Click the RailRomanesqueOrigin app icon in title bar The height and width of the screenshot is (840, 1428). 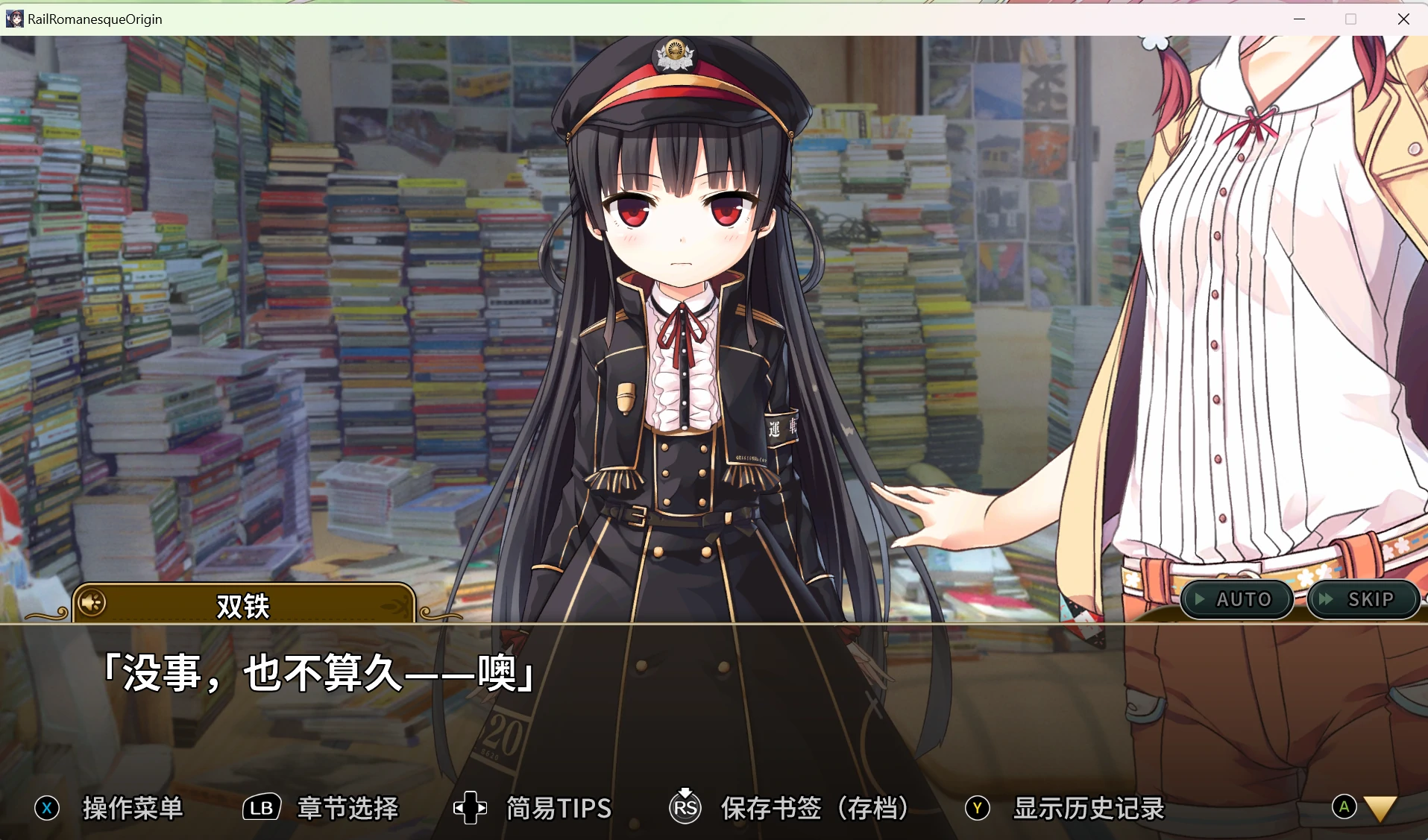pos(15,18)
